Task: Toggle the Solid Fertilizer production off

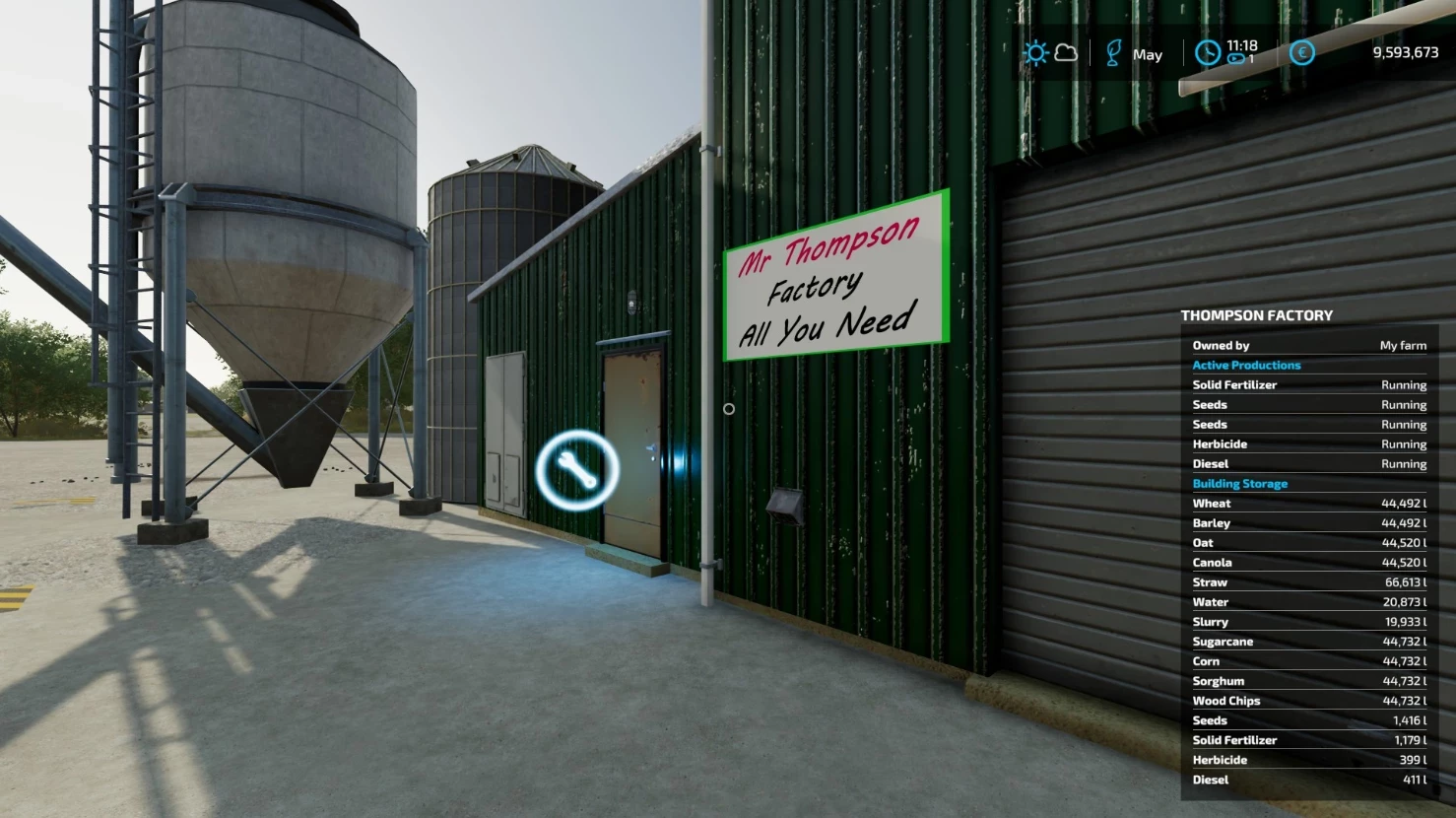Action: click(1308, 384)
